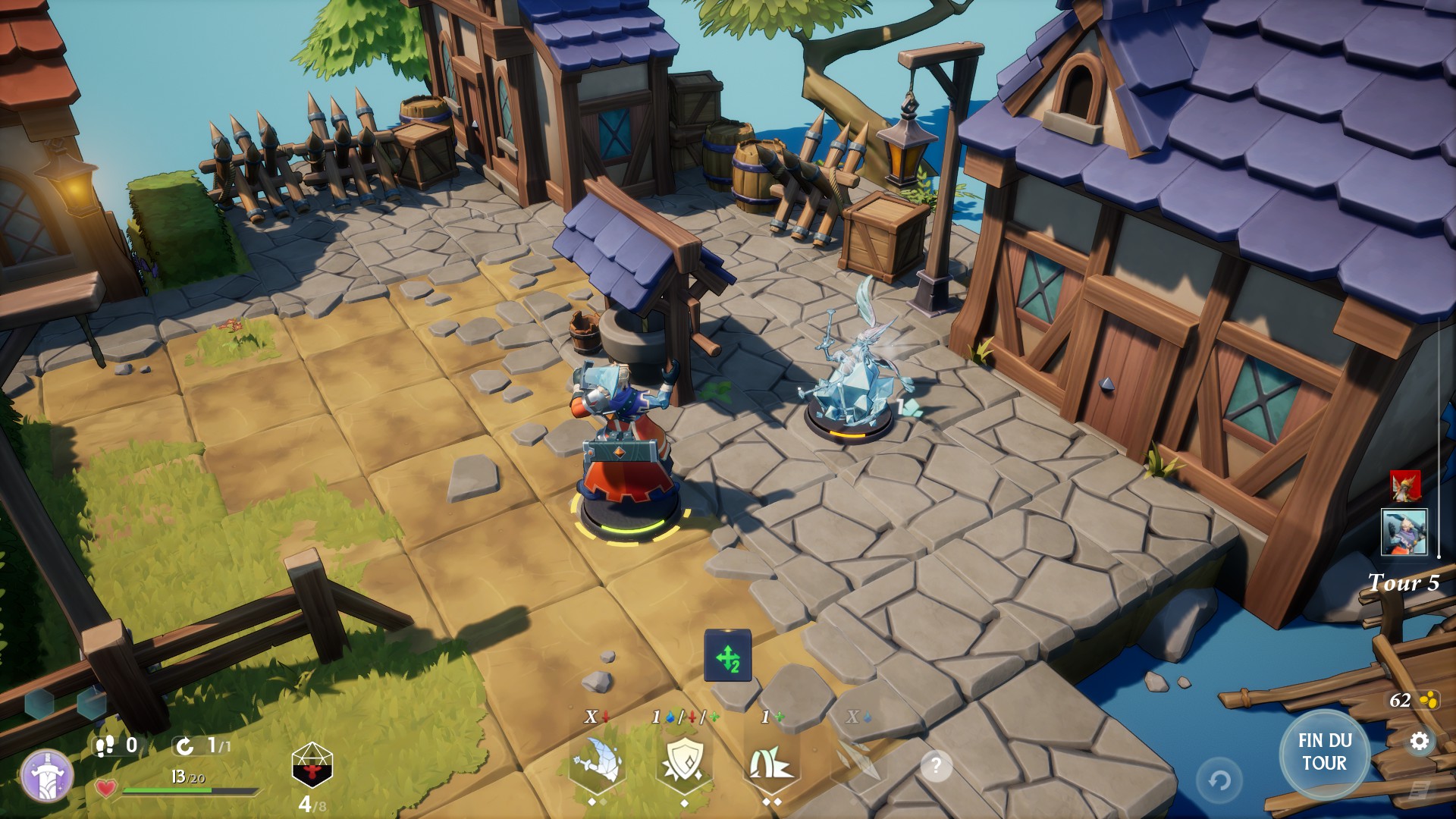Select the greyed-out ice shards ability
The image size is (1456, 819).
pyautogui.click(x=858, y=761)
